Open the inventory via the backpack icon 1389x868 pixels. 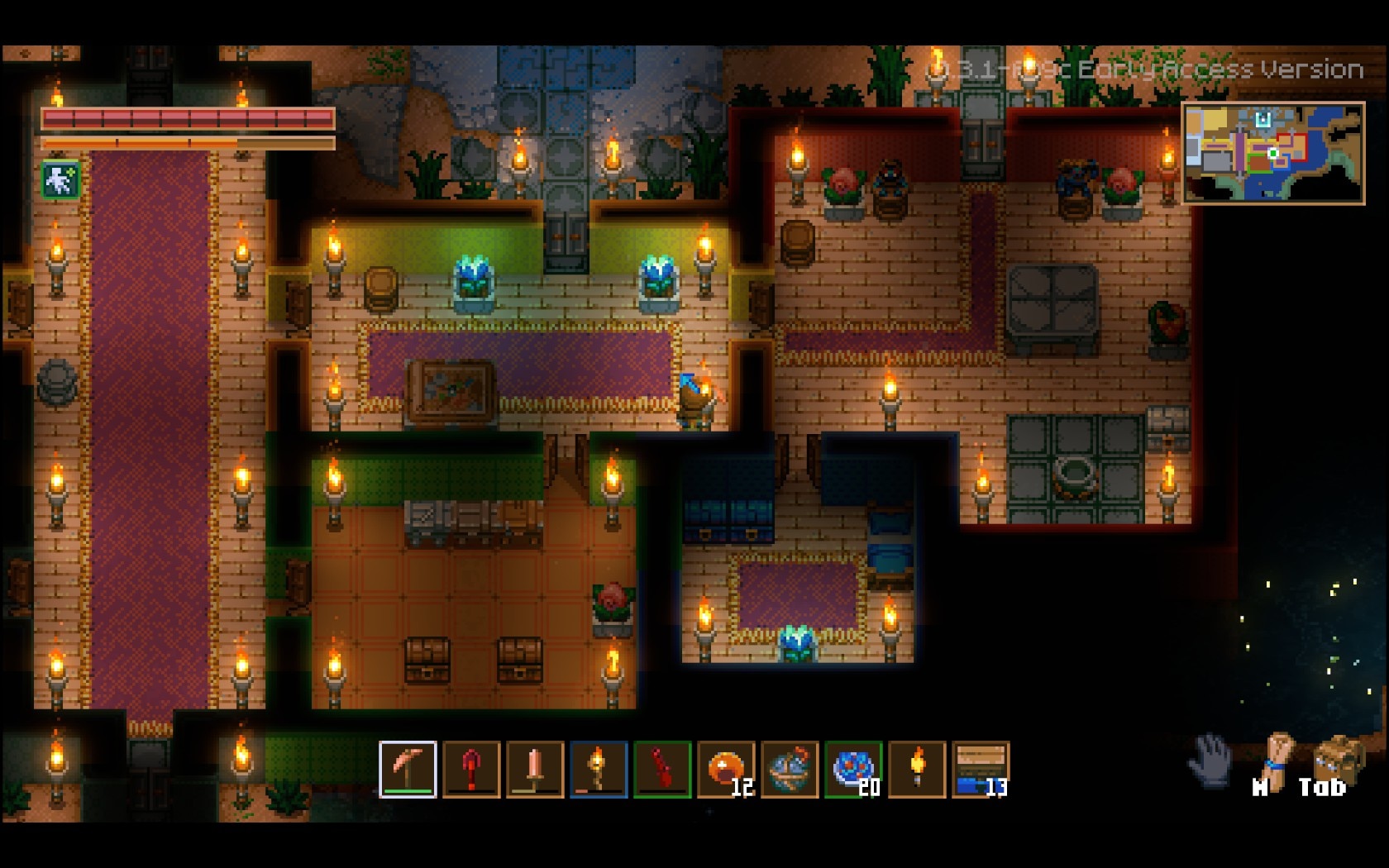[1334, 761]
